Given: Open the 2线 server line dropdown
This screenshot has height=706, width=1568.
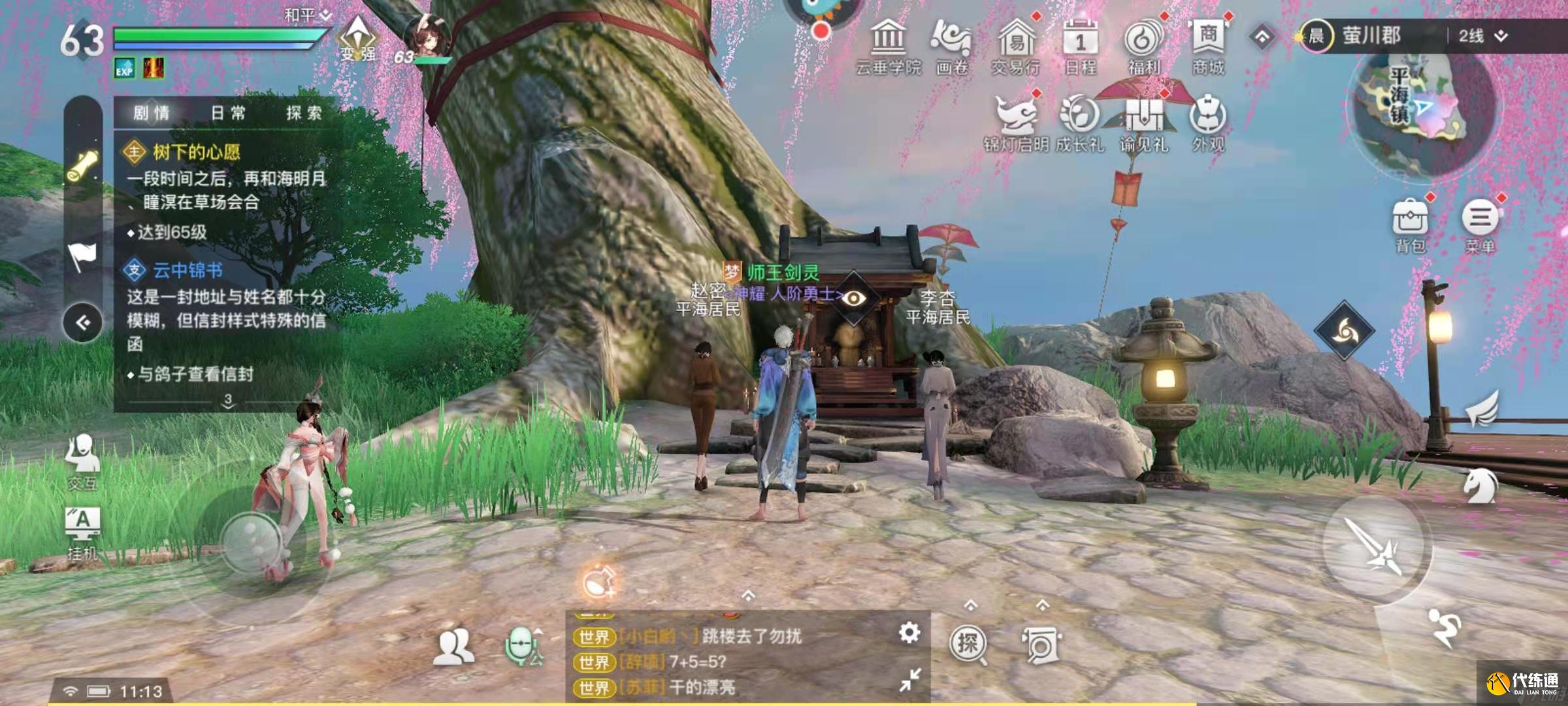Looking at the screenshot, I should [1482, 36].
